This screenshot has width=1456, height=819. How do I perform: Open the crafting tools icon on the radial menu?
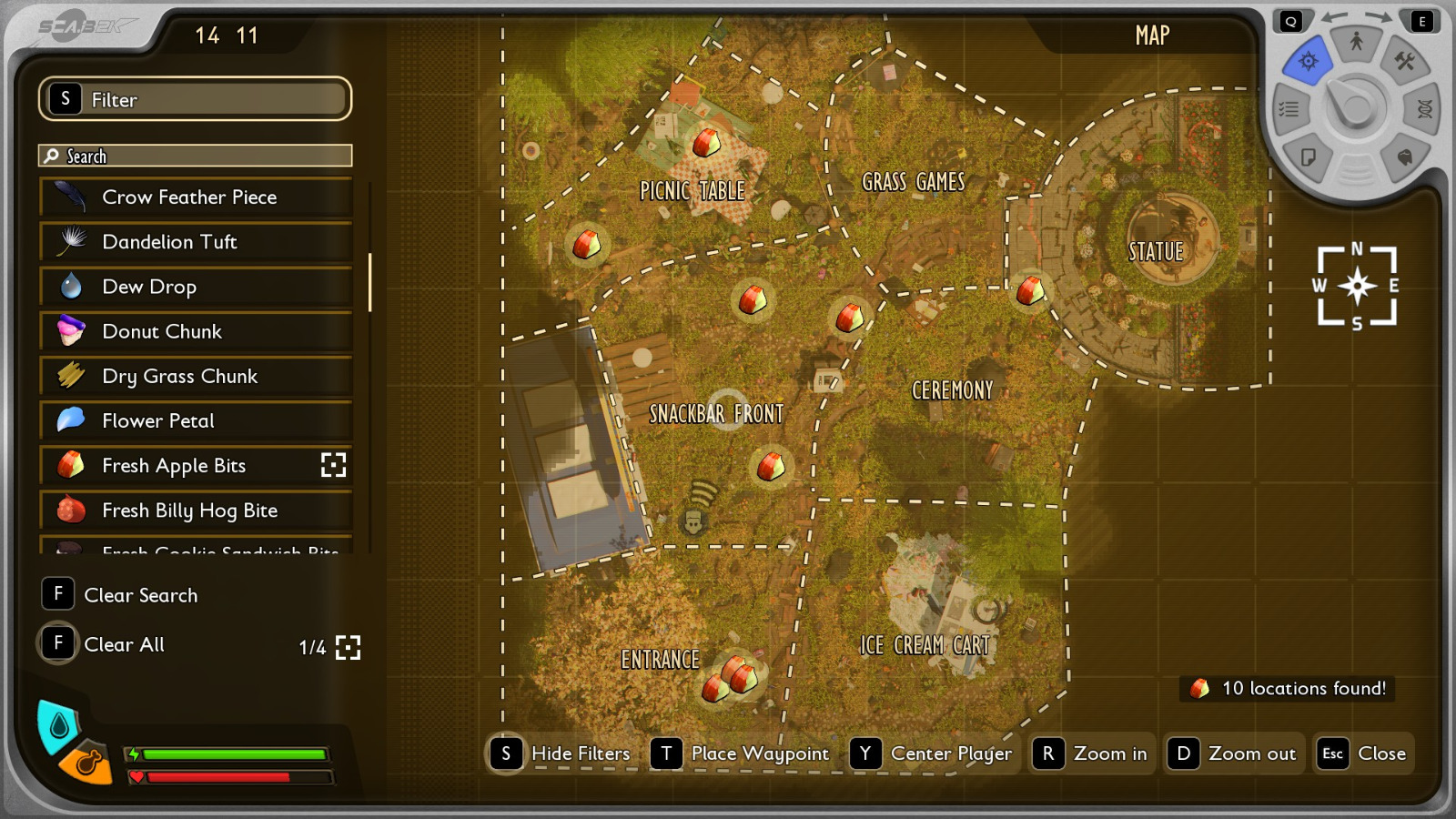[x=1404, y=62]
